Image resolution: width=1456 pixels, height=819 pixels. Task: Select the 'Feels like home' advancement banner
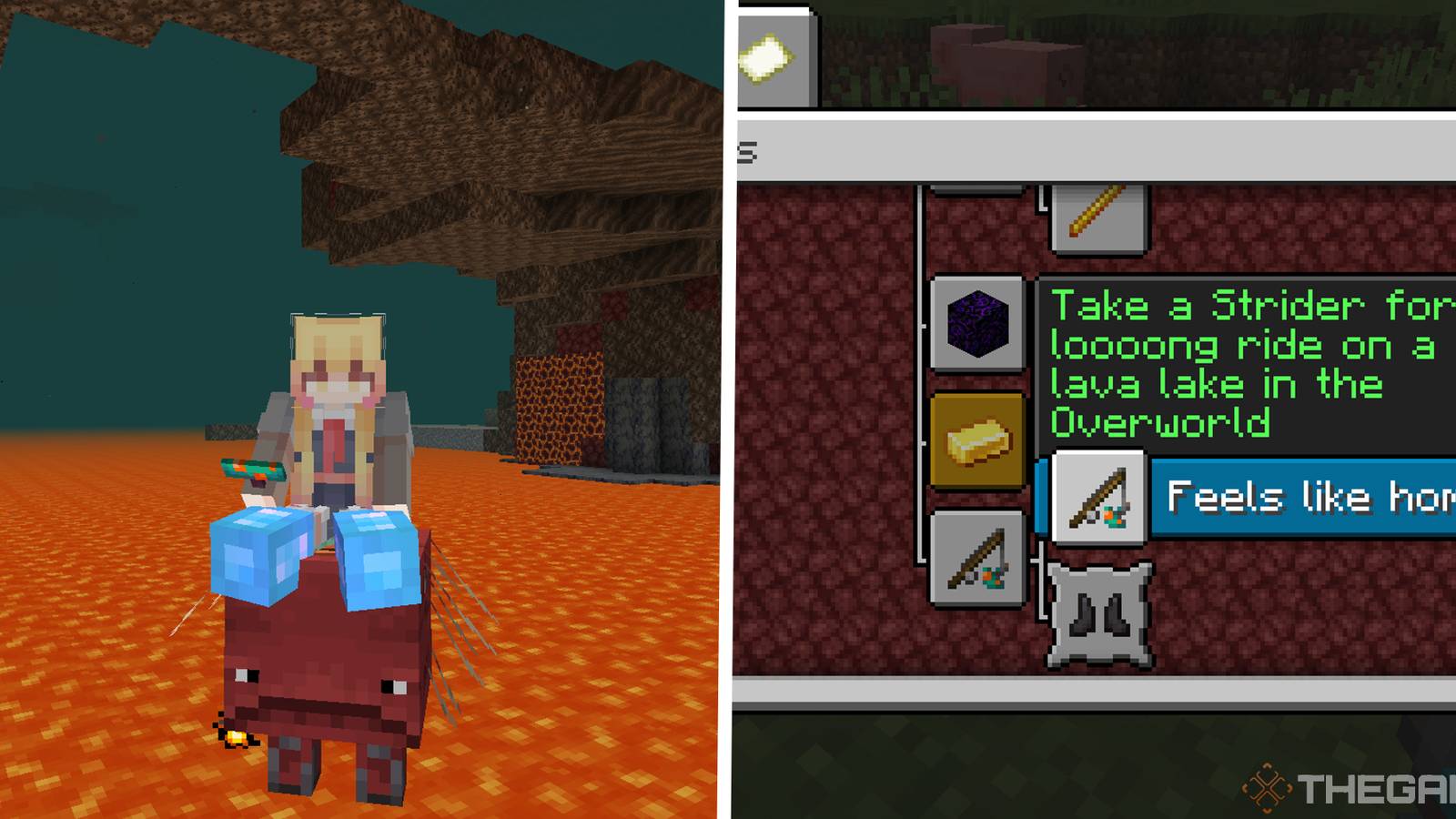(x=1301, y=498)
